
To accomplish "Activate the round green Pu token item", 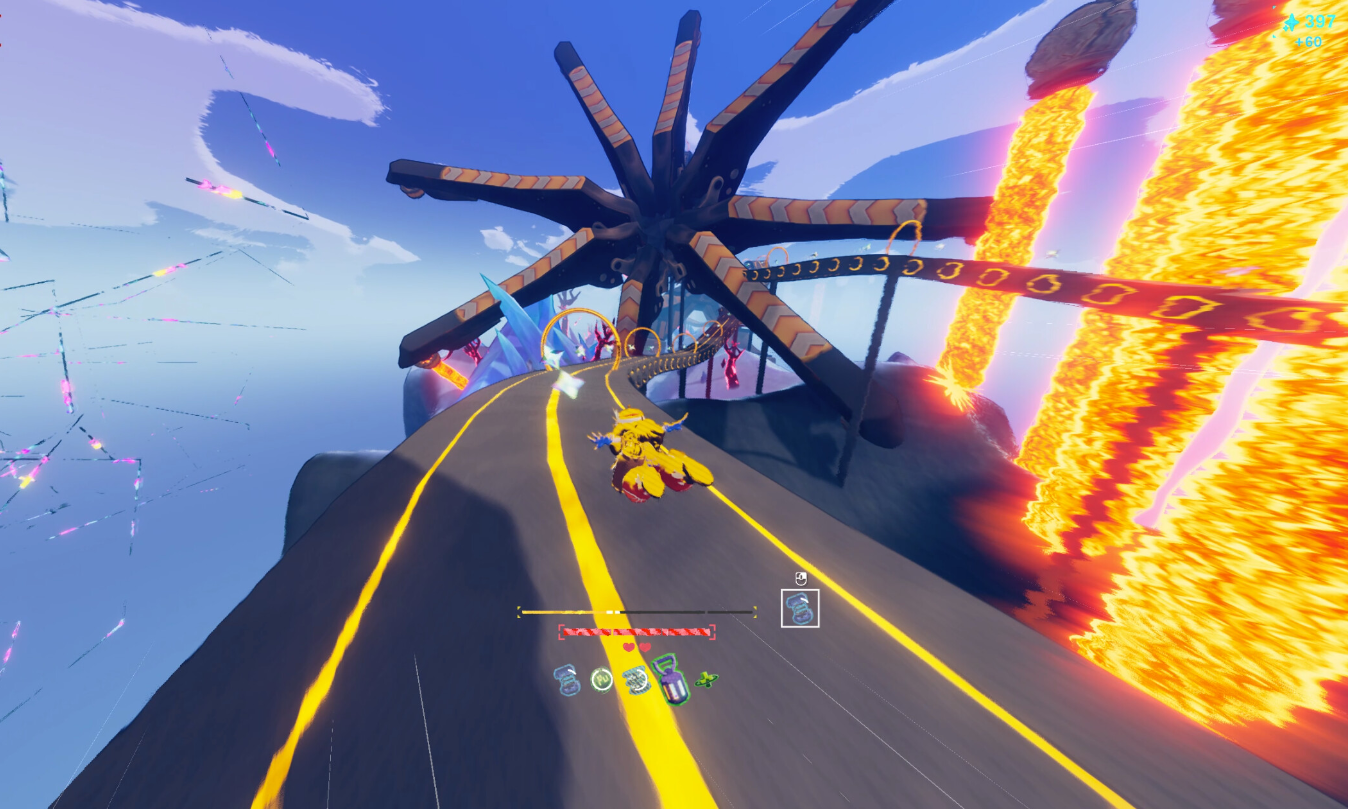I will [x=601, y=680].
